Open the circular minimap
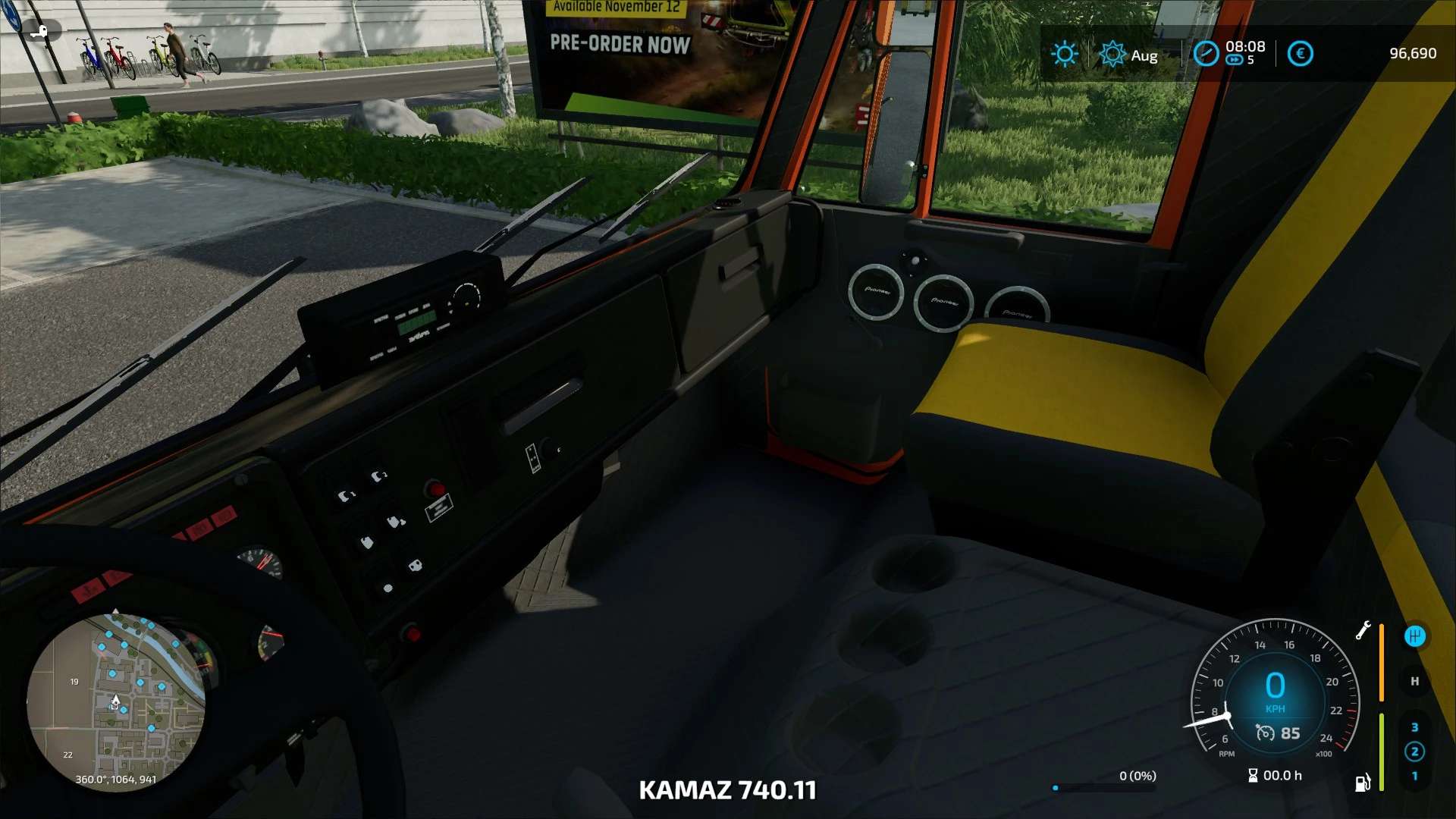This screenshot has width=1456, height=819. 115,701
